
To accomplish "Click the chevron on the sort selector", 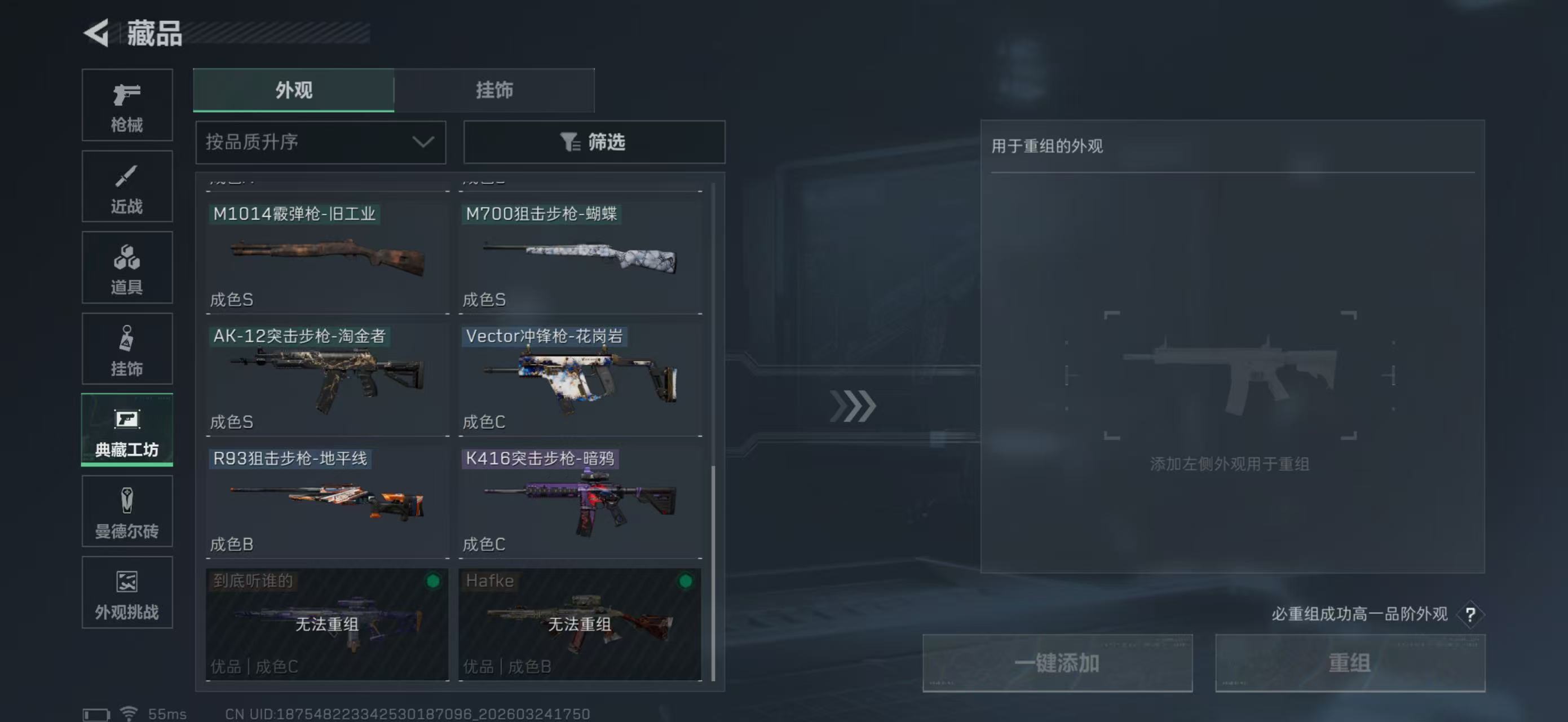I will [424, 142].
